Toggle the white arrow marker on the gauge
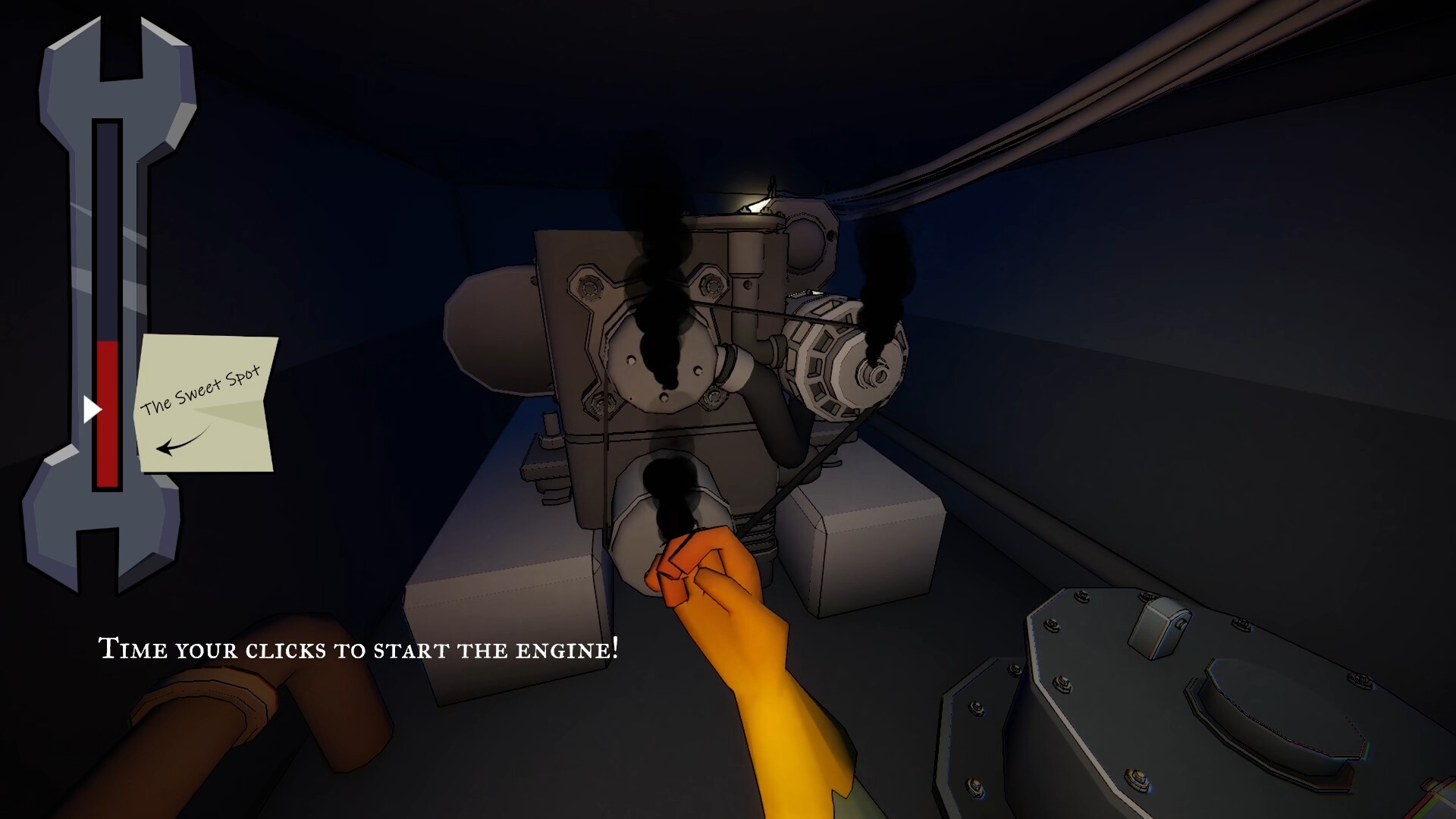 click(93, 409)
